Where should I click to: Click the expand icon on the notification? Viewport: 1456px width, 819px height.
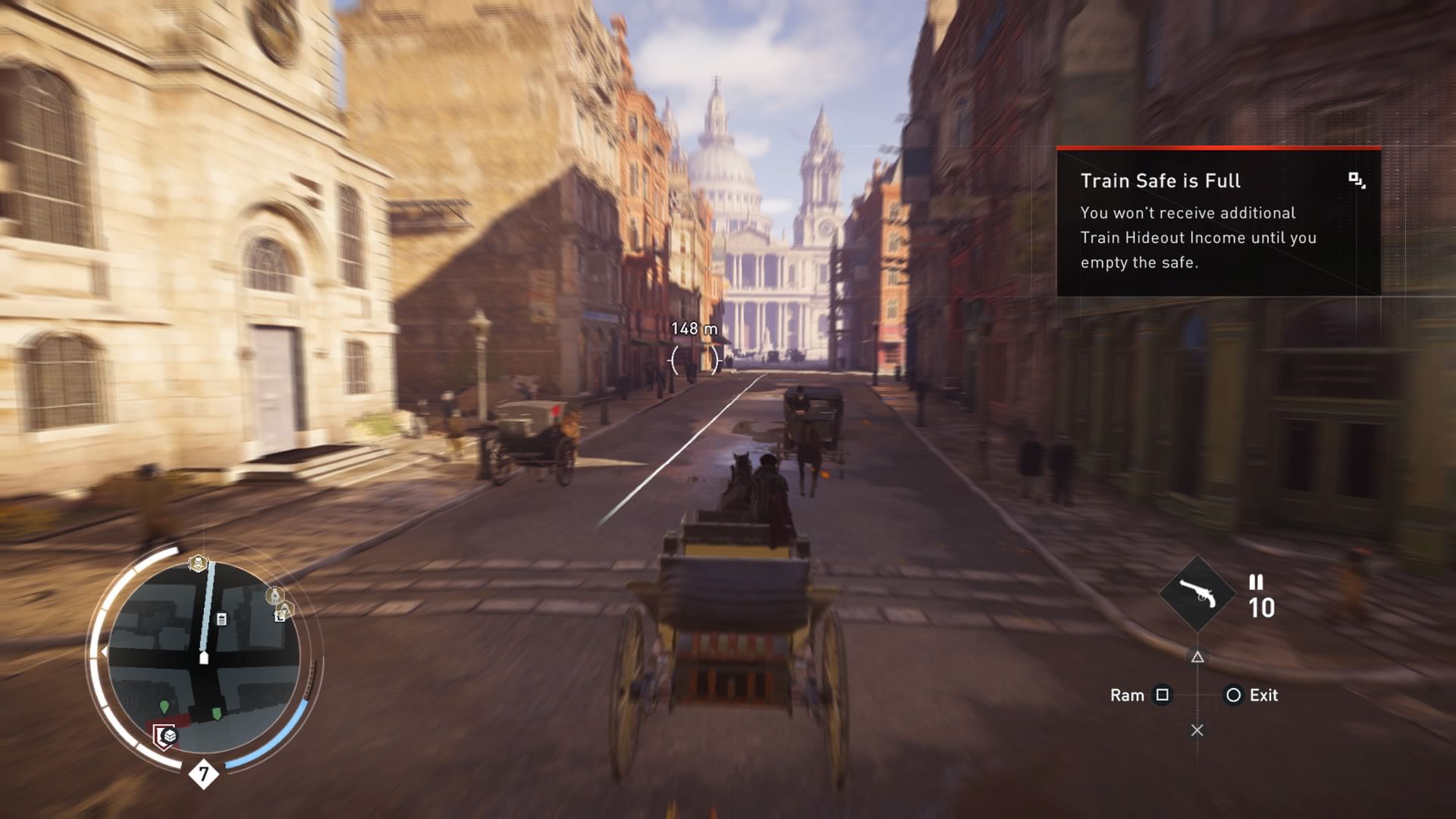coord(1357,180)
